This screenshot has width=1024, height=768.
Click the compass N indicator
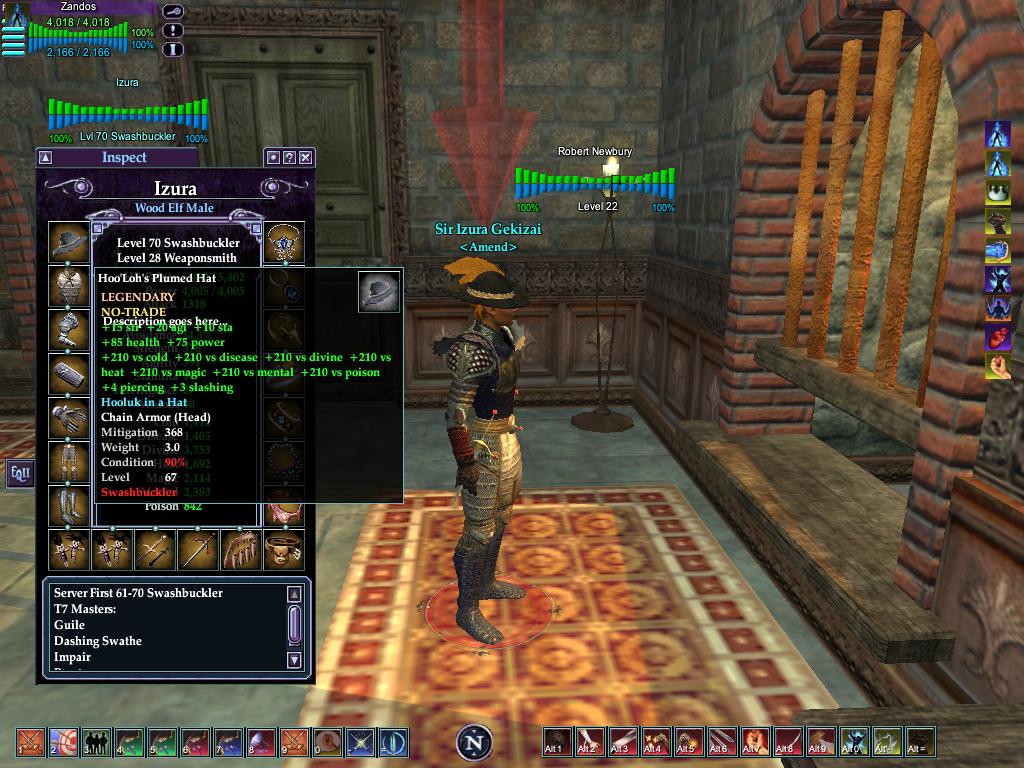point(475,742)
